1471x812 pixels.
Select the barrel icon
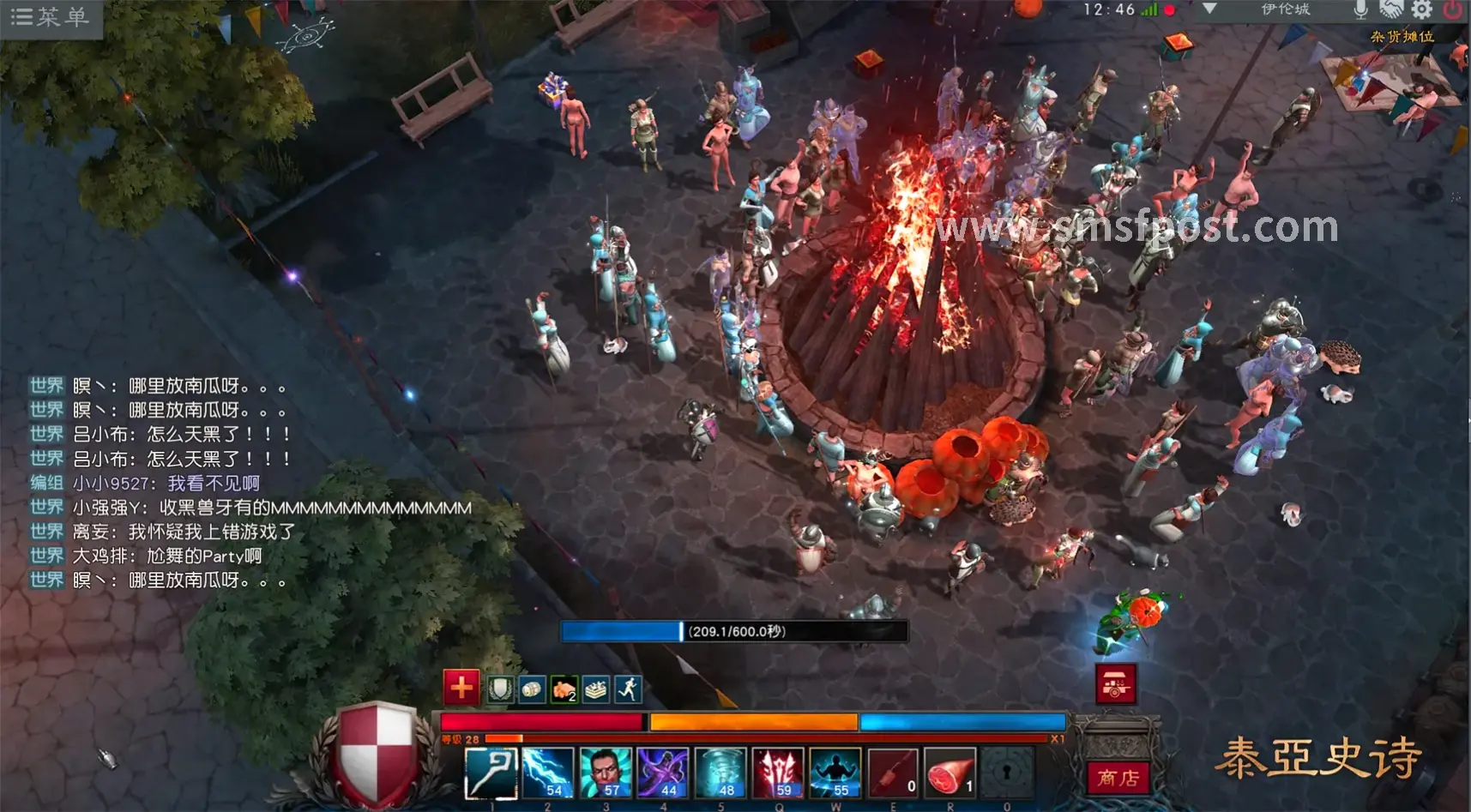(532, 689)
